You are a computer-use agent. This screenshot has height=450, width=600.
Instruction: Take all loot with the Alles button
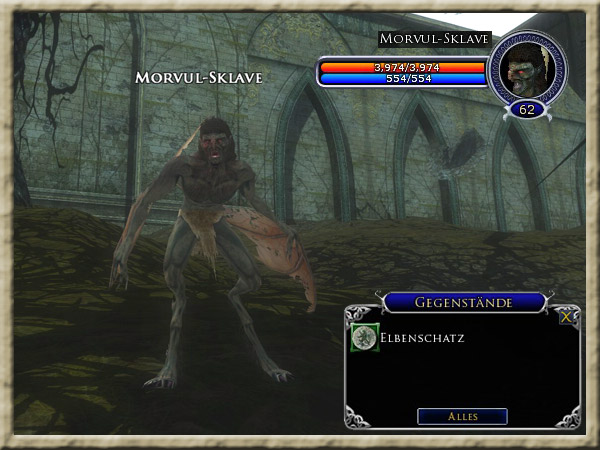coord(462,416)
